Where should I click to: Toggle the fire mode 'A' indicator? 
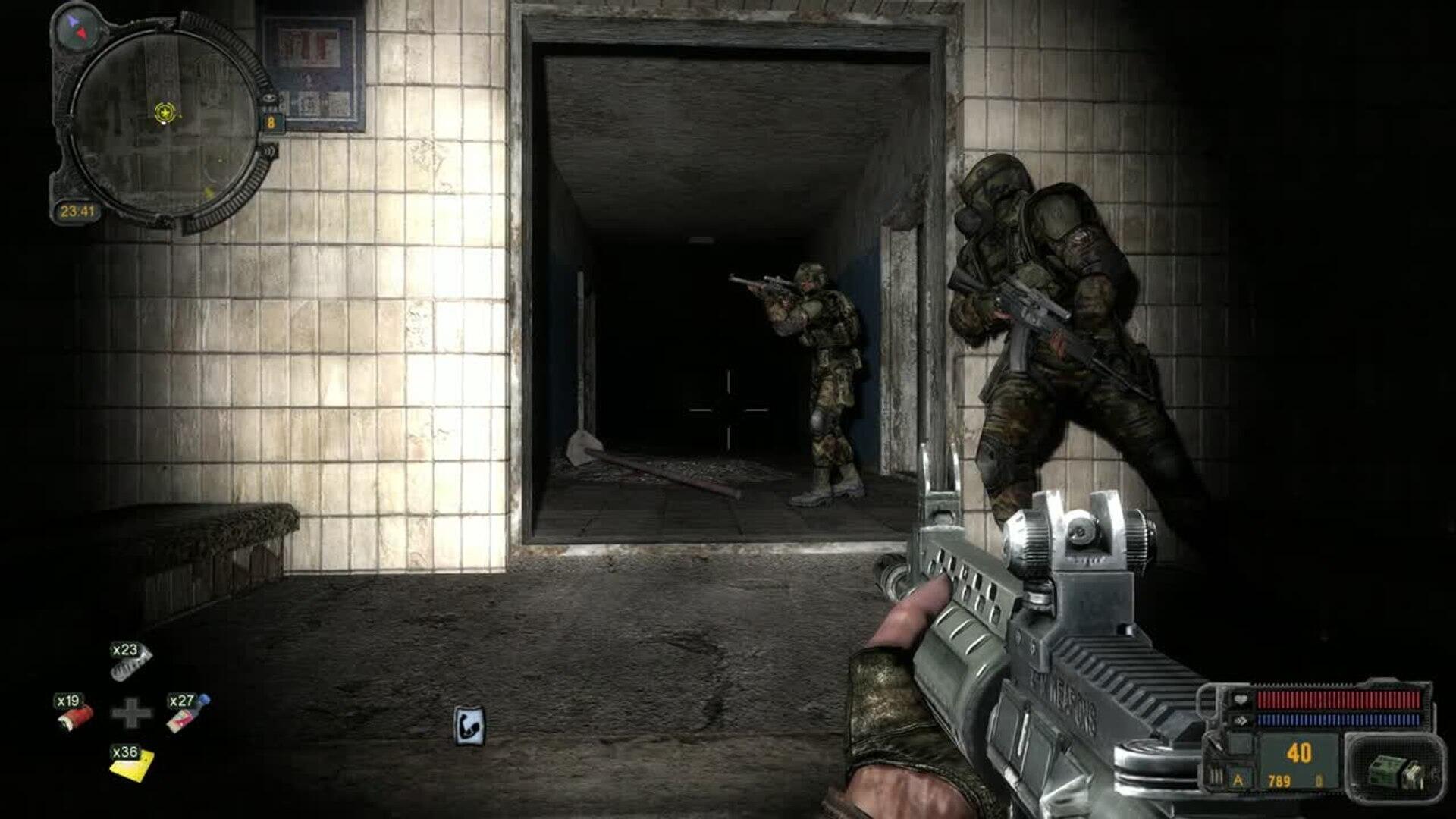(x=1238, y=780)
